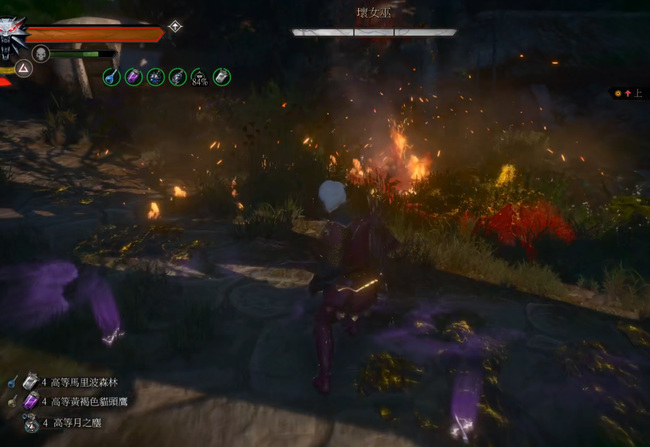Select the purple potion buff icon
The height and width of the screenshot is (447, 650).
[132, 76]
